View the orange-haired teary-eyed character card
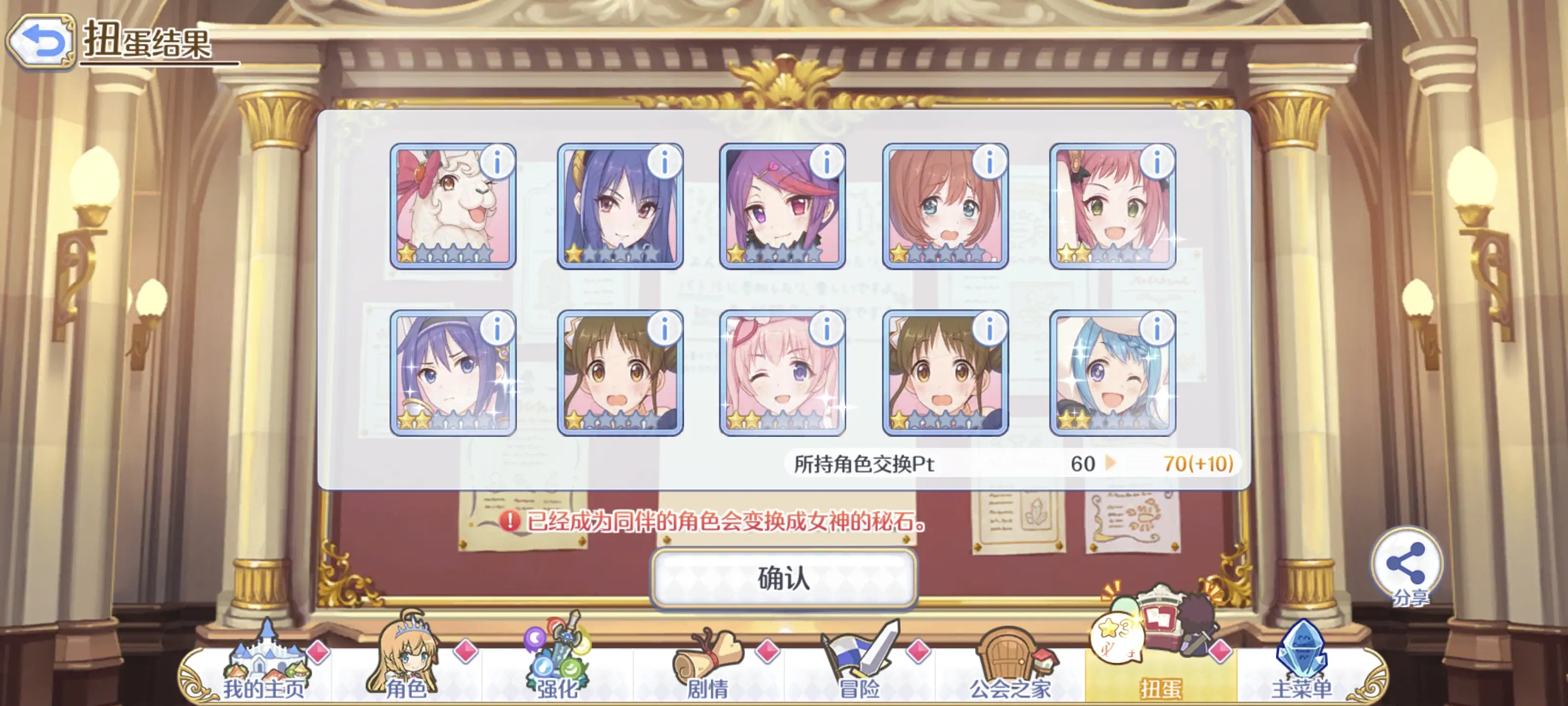This screenshot has width=1568, height=706. click(x=945, y=206)
